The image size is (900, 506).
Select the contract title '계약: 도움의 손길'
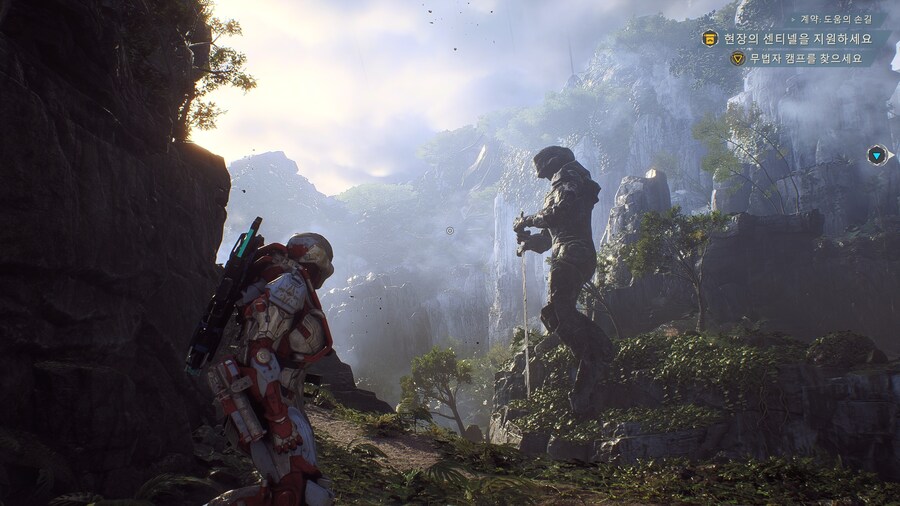(836, 19)
